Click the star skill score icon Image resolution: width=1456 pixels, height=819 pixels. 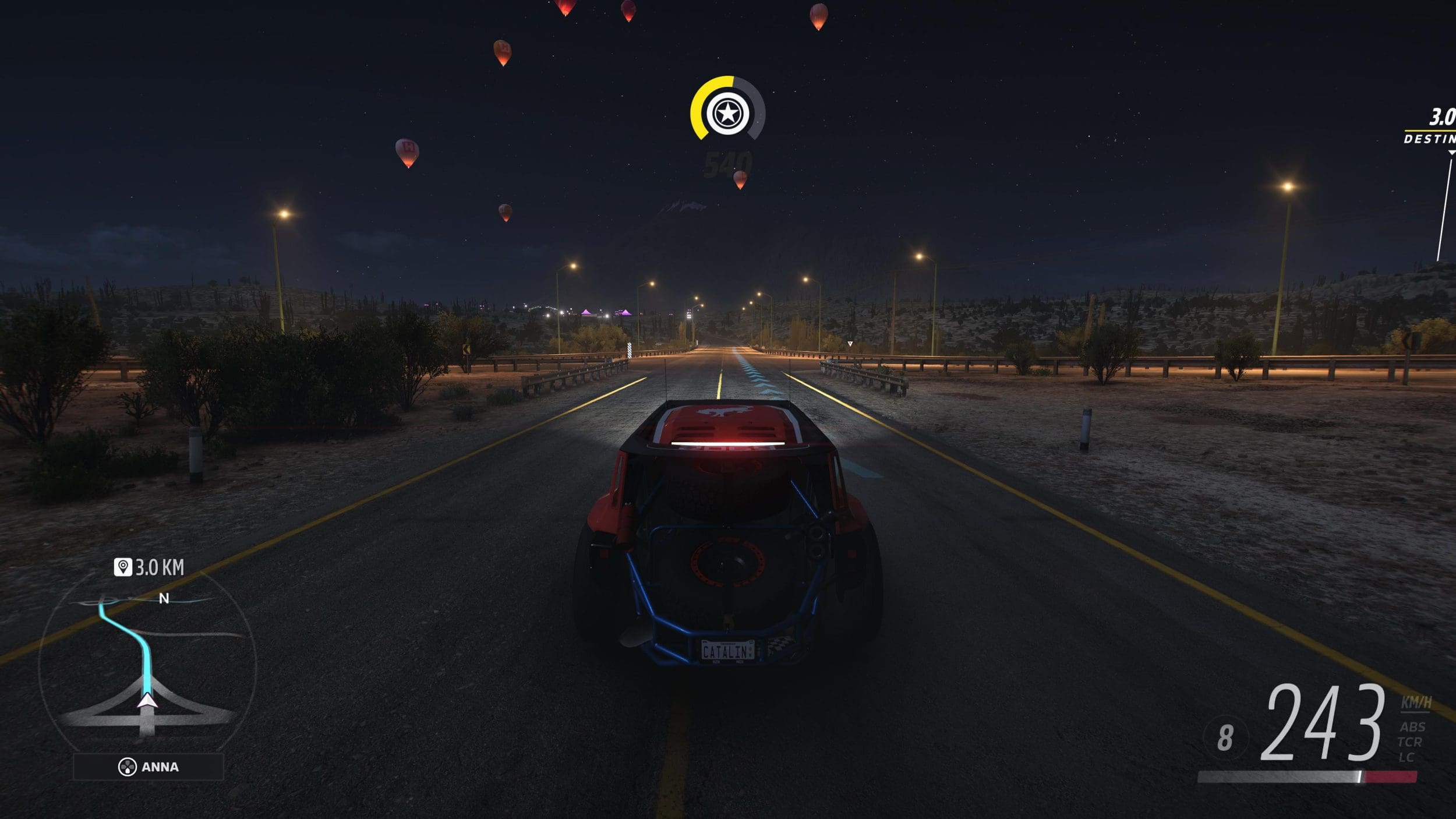(727, 112)
